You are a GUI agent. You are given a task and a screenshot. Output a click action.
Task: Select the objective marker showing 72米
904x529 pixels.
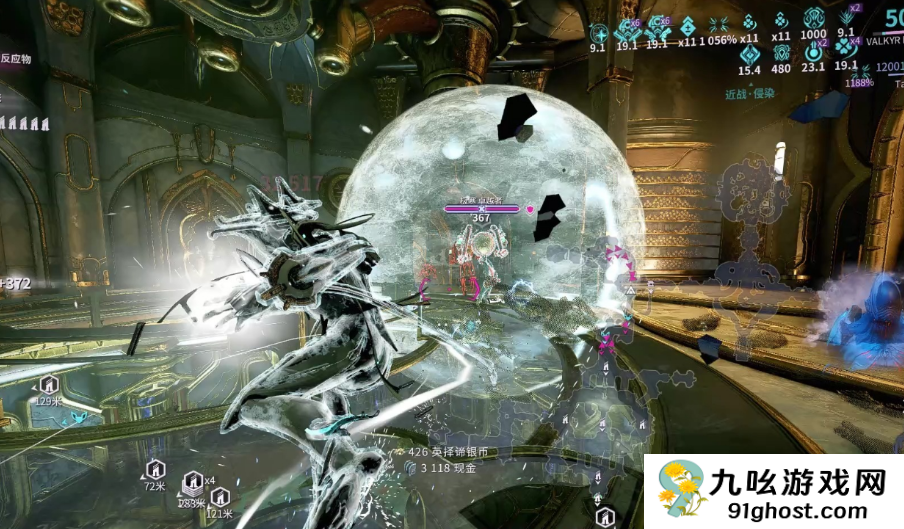coord(154,469)
